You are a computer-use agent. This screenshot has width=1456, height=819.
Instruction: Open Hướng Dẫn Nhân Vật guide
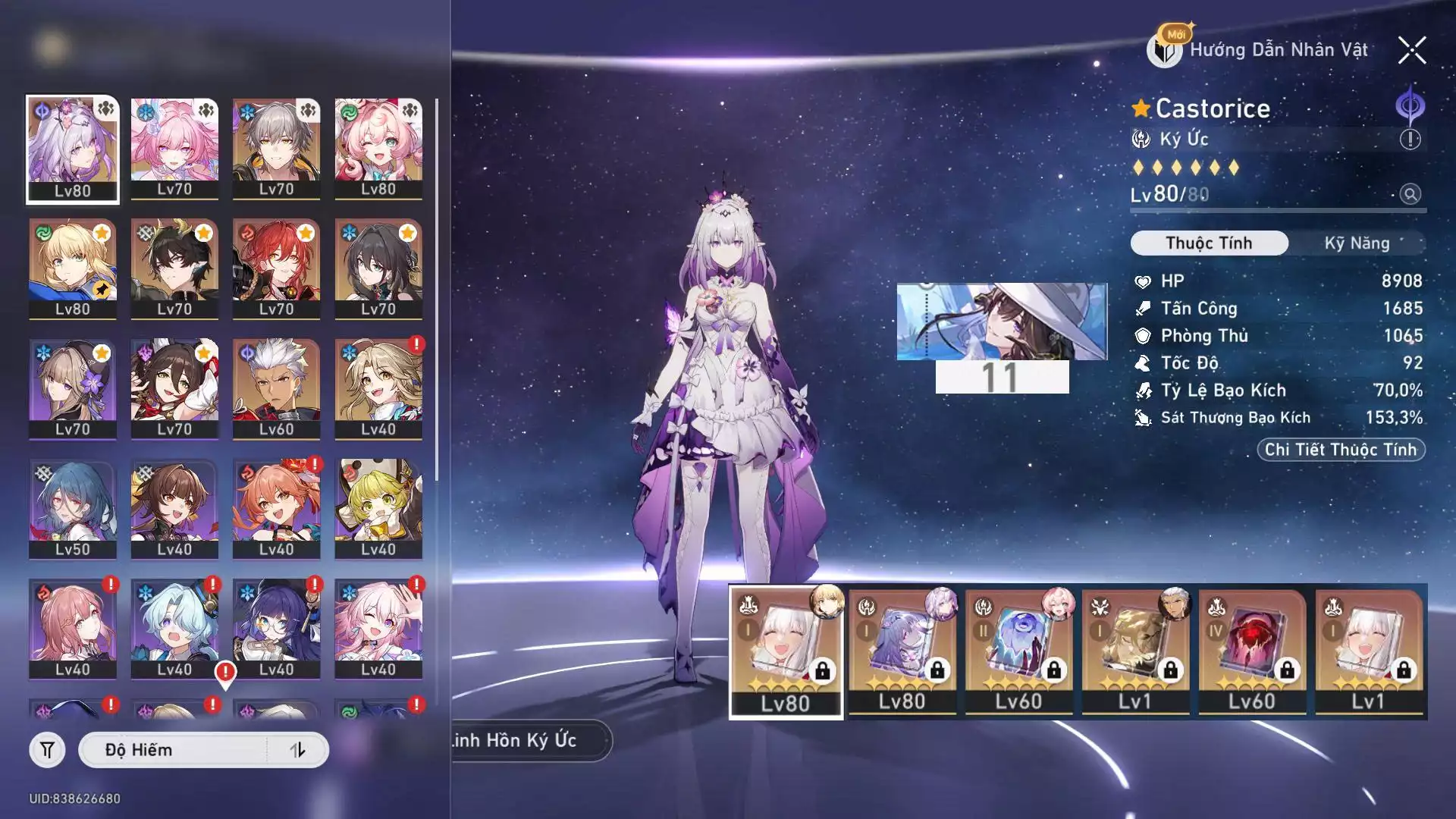click(1260, 50)
